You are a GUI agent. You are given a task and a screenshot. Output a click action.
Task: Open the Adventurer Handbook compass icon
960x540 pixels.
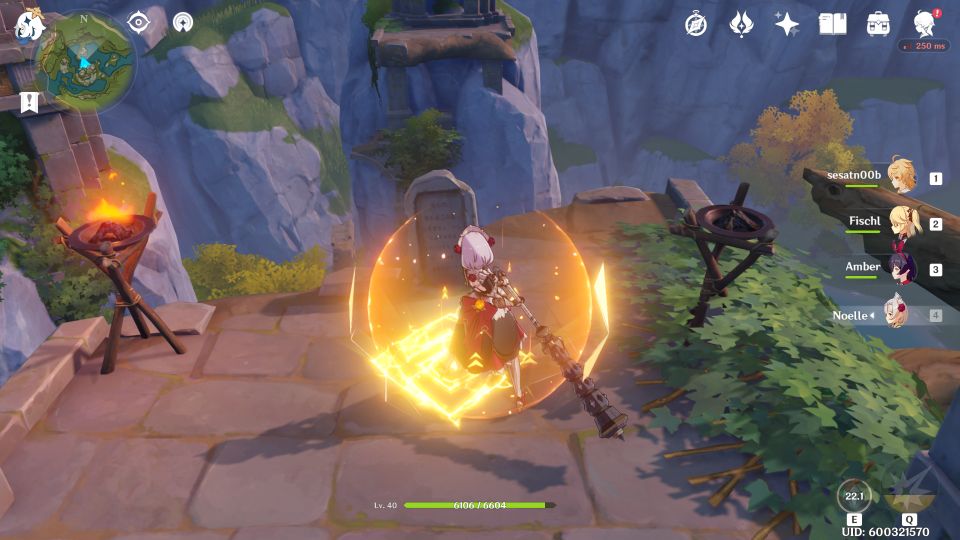696,24
